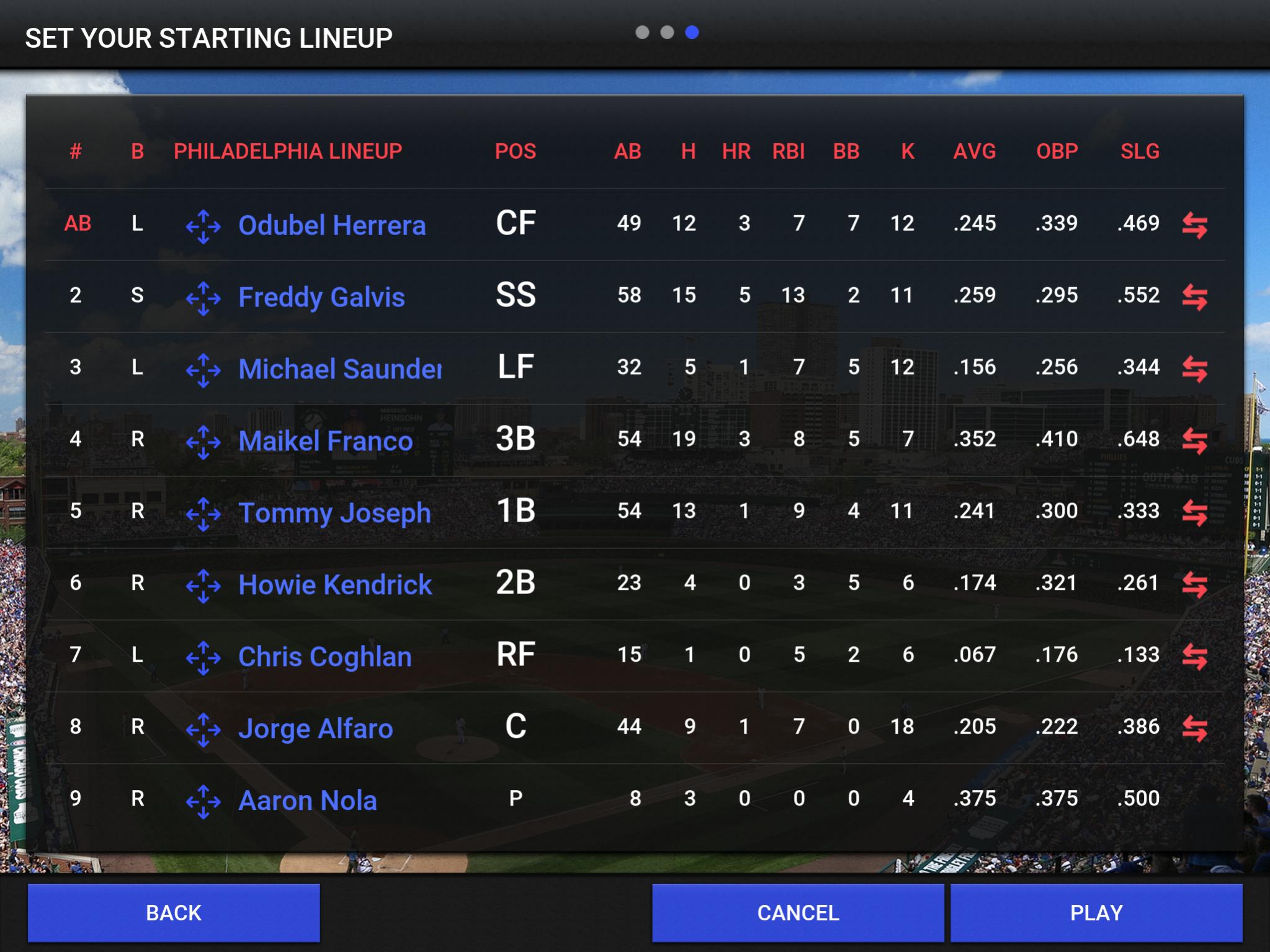Swap out Maikel Franco using red arrows
The image size is (1270, 952).
click(1194, 441)
